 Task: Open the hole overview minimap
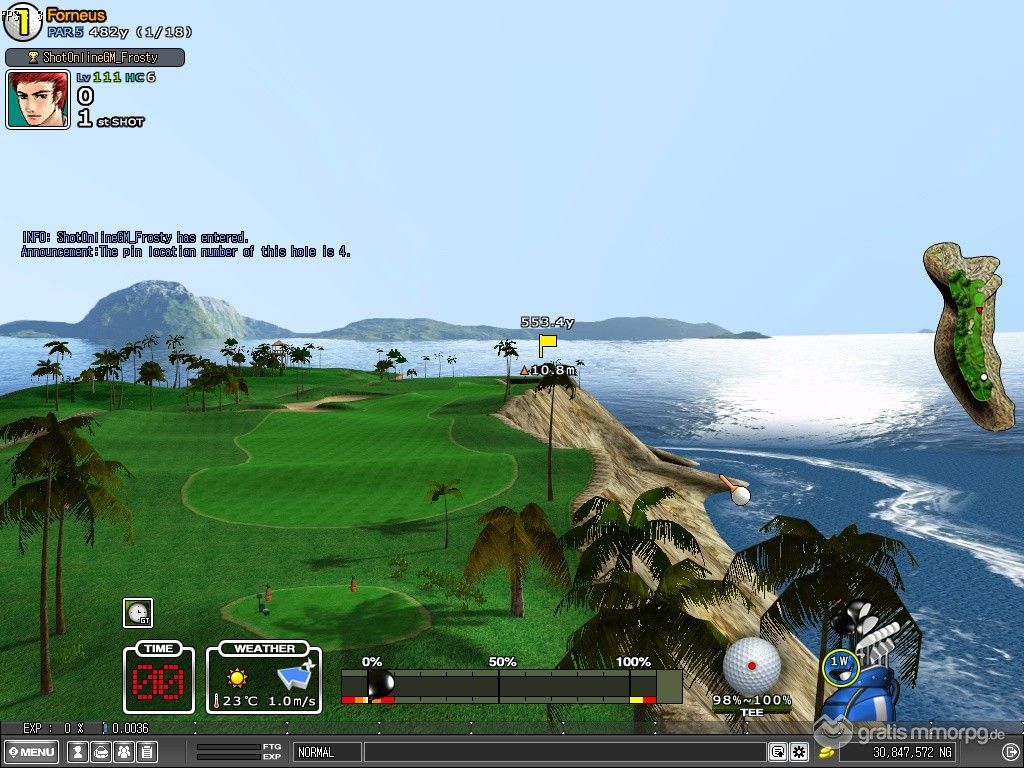pos(967,337)
